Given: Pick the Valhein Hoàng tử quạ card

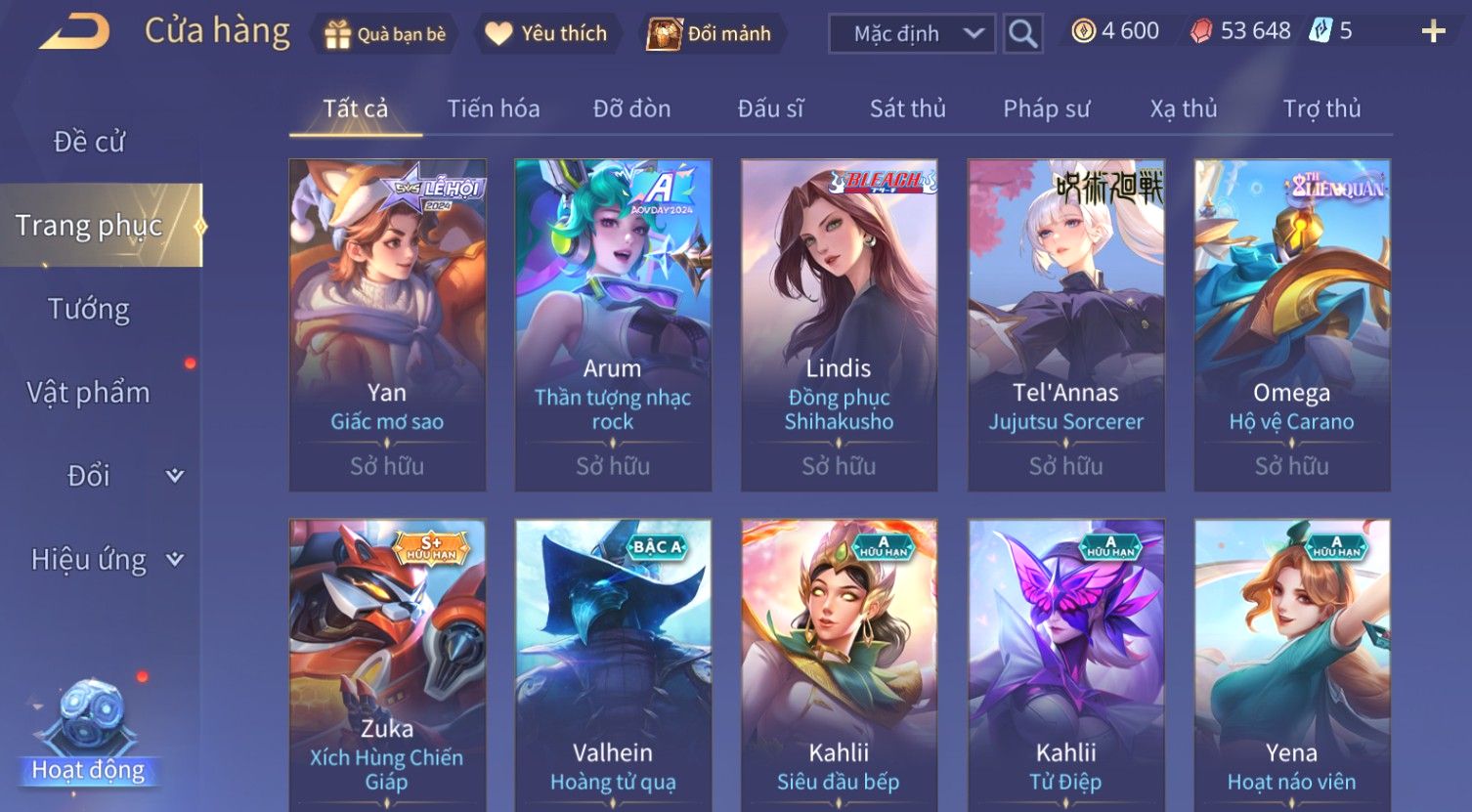Looking at the screenshot, I should coord(613,664).
